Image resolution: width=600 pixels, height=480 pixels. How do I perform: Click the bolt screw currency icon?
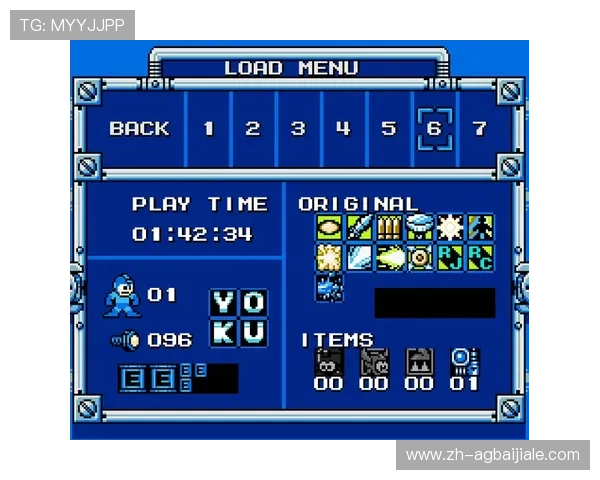tap(126, 340)
